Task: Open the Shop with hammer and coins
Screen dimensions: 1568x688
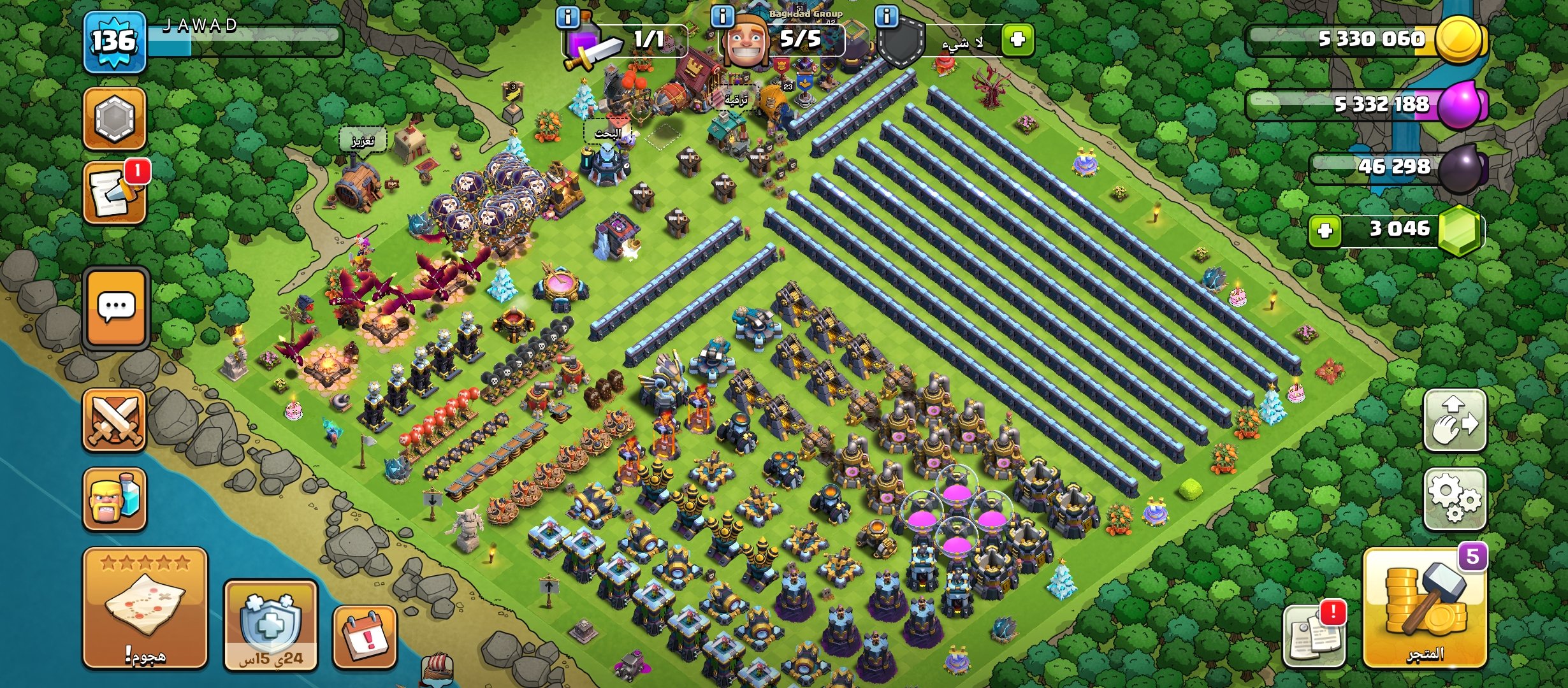Action: coord(1425,608)
